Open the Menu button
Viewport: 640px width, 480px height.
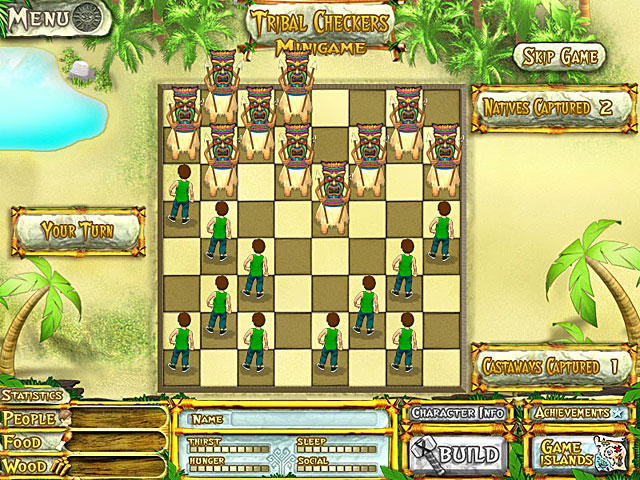coord(53,17)
